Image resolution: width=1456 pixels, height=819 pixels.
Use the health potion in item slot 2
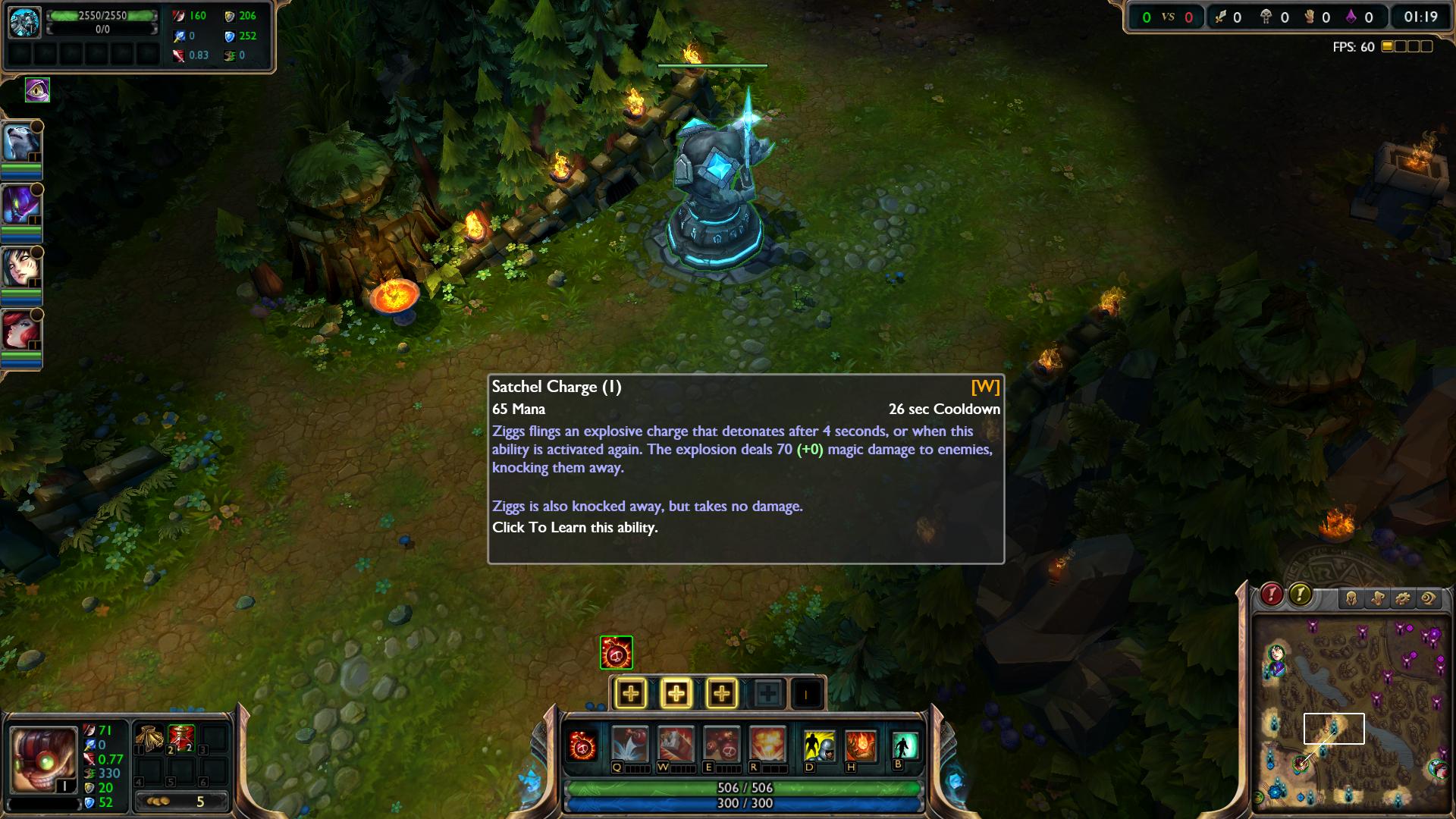pos(181,739)
